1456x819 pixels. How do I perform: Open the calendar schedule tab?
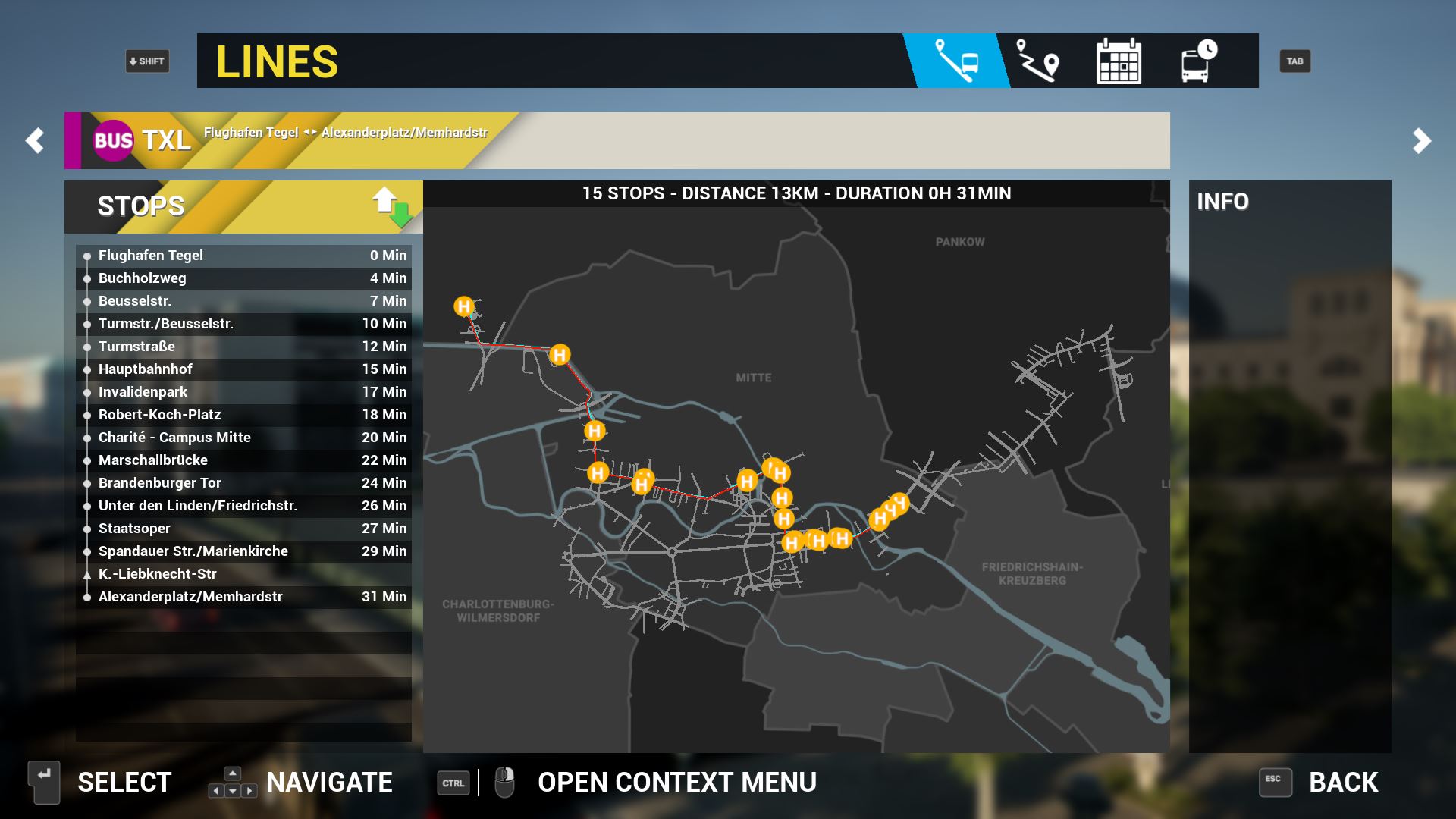[x=1119, y=61]
